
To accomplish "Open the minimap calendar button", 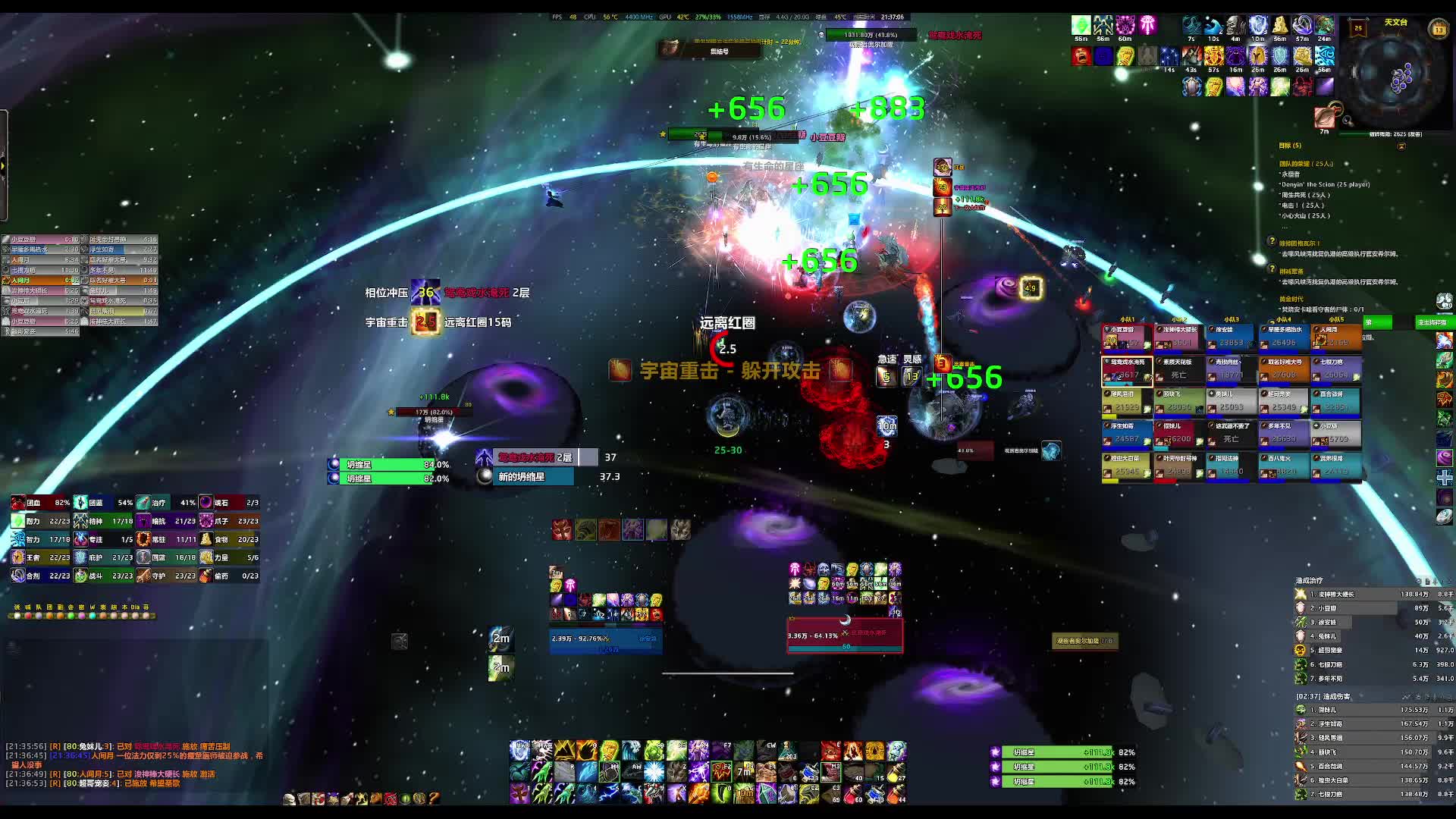I will point(1439,30).
